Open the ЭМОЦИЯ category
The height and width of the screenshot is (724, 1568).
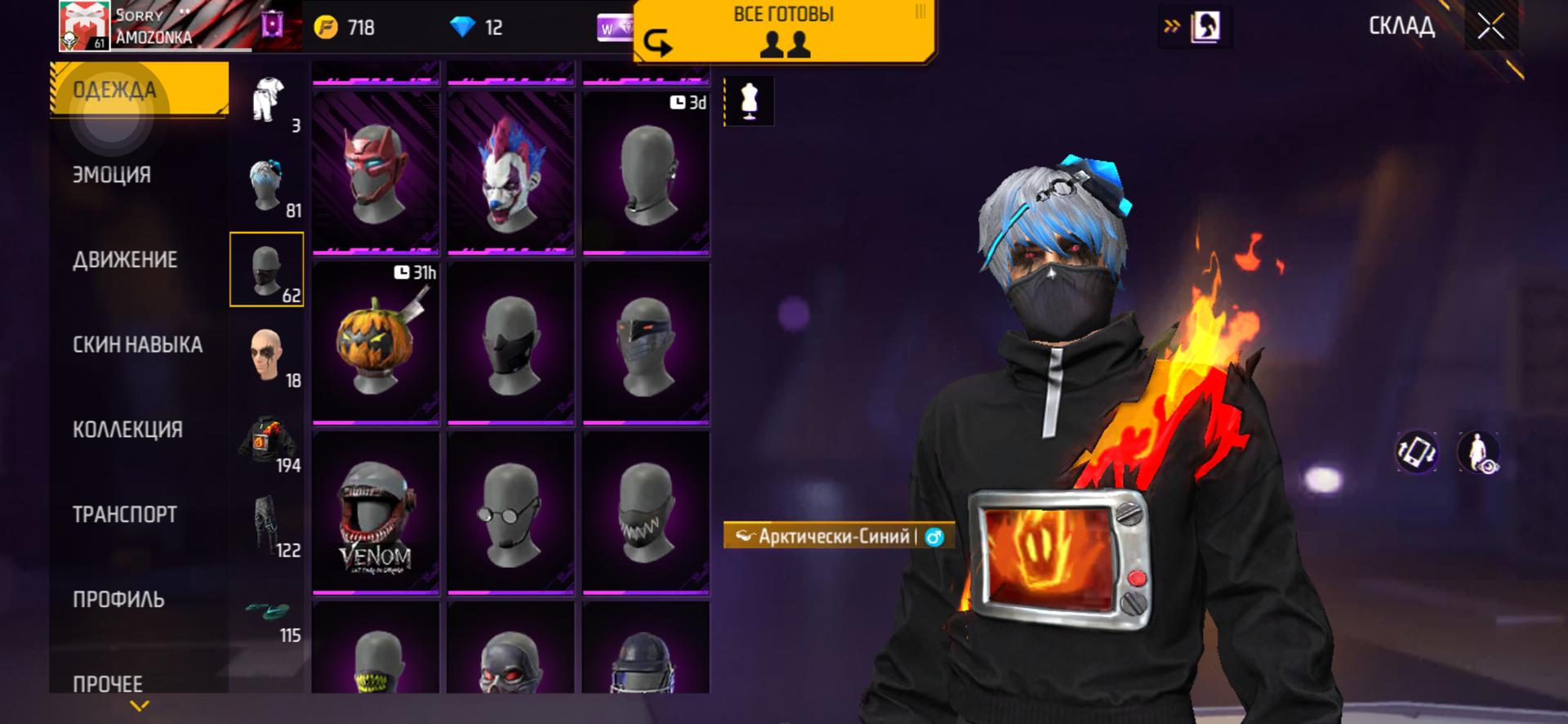pyautogui.click(x=112, y=175)
